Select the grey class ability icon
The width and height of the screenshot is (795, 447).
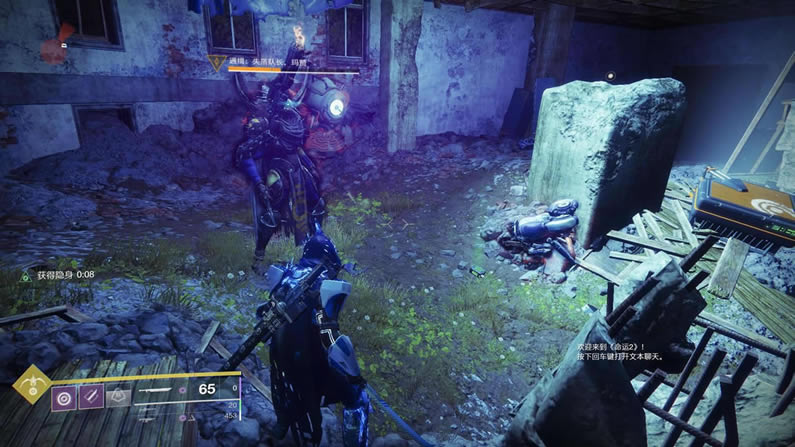118,397
